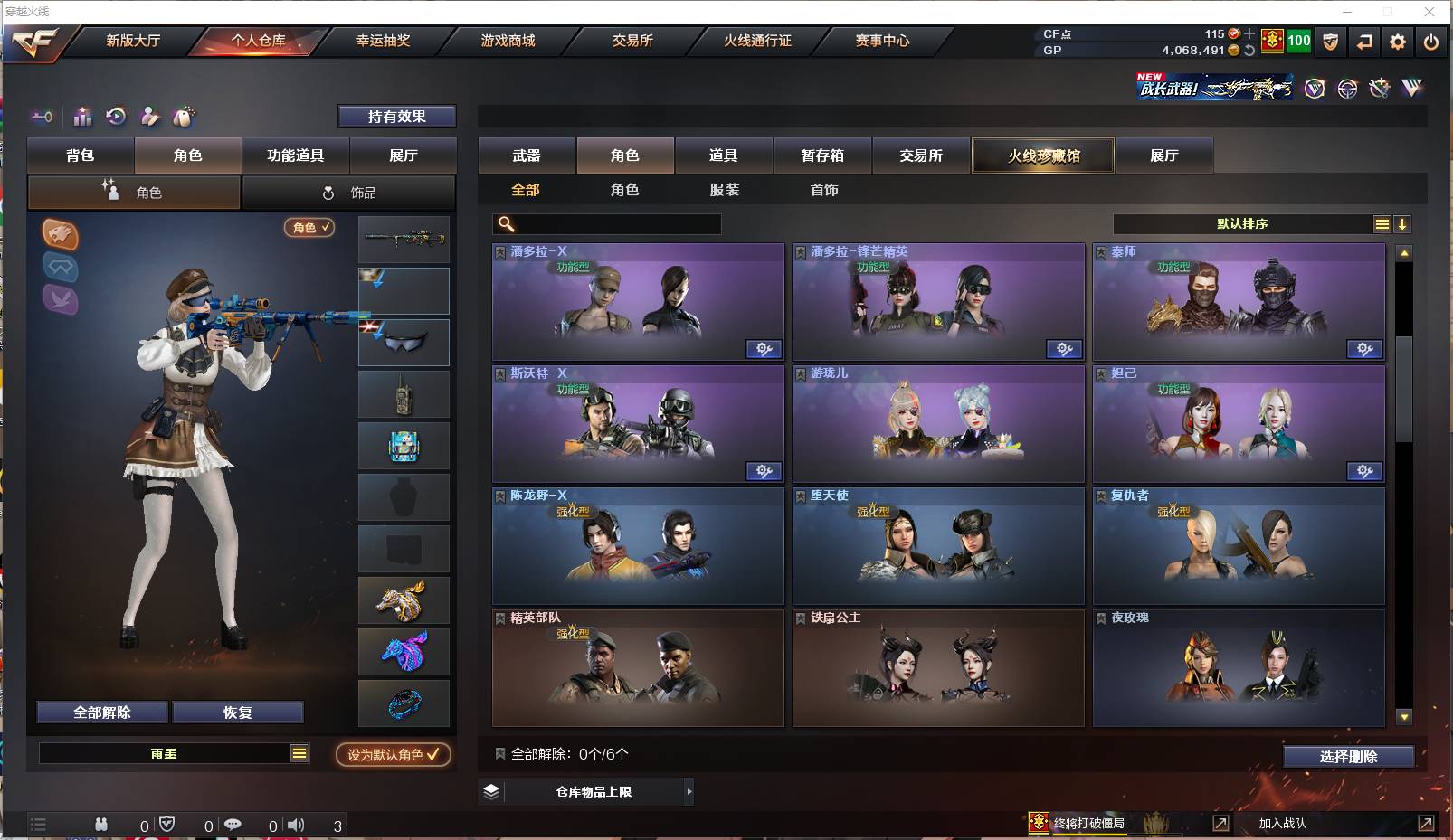Toggle the 设为默认角色 checkmark option
This screenshot has height=840, width=1453.
tap(393, 756)
